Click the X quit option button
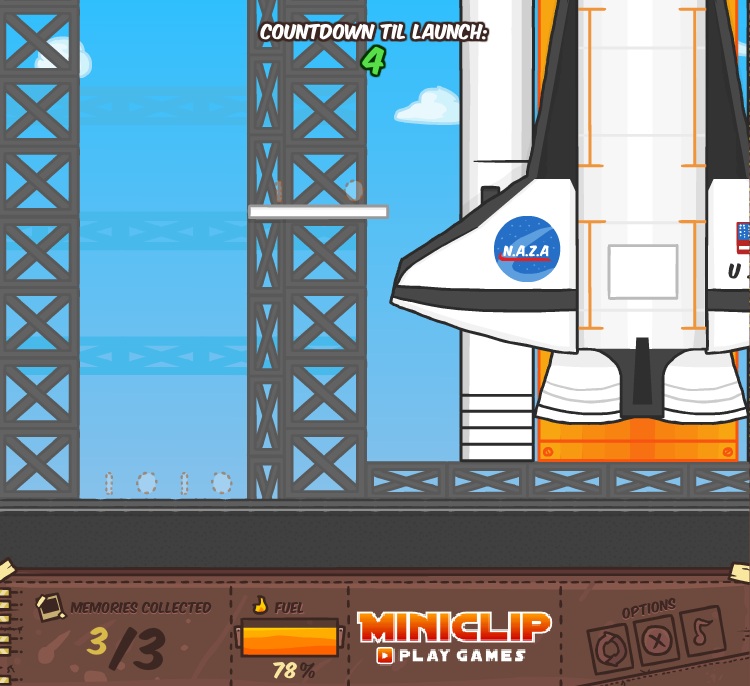 point(656,639)
